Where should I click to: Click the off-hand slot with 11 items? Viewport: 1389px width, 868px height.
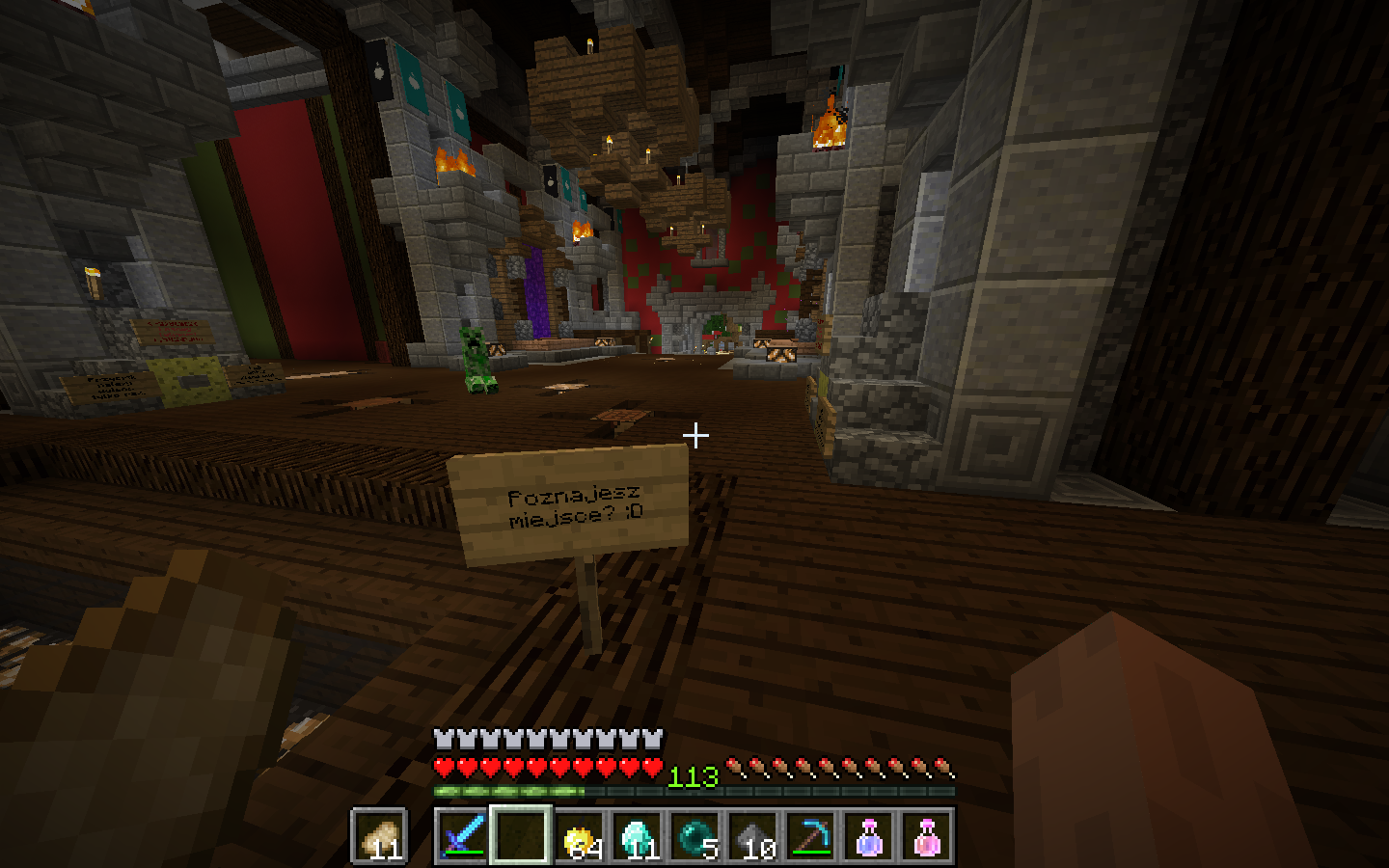pos(379,835)
